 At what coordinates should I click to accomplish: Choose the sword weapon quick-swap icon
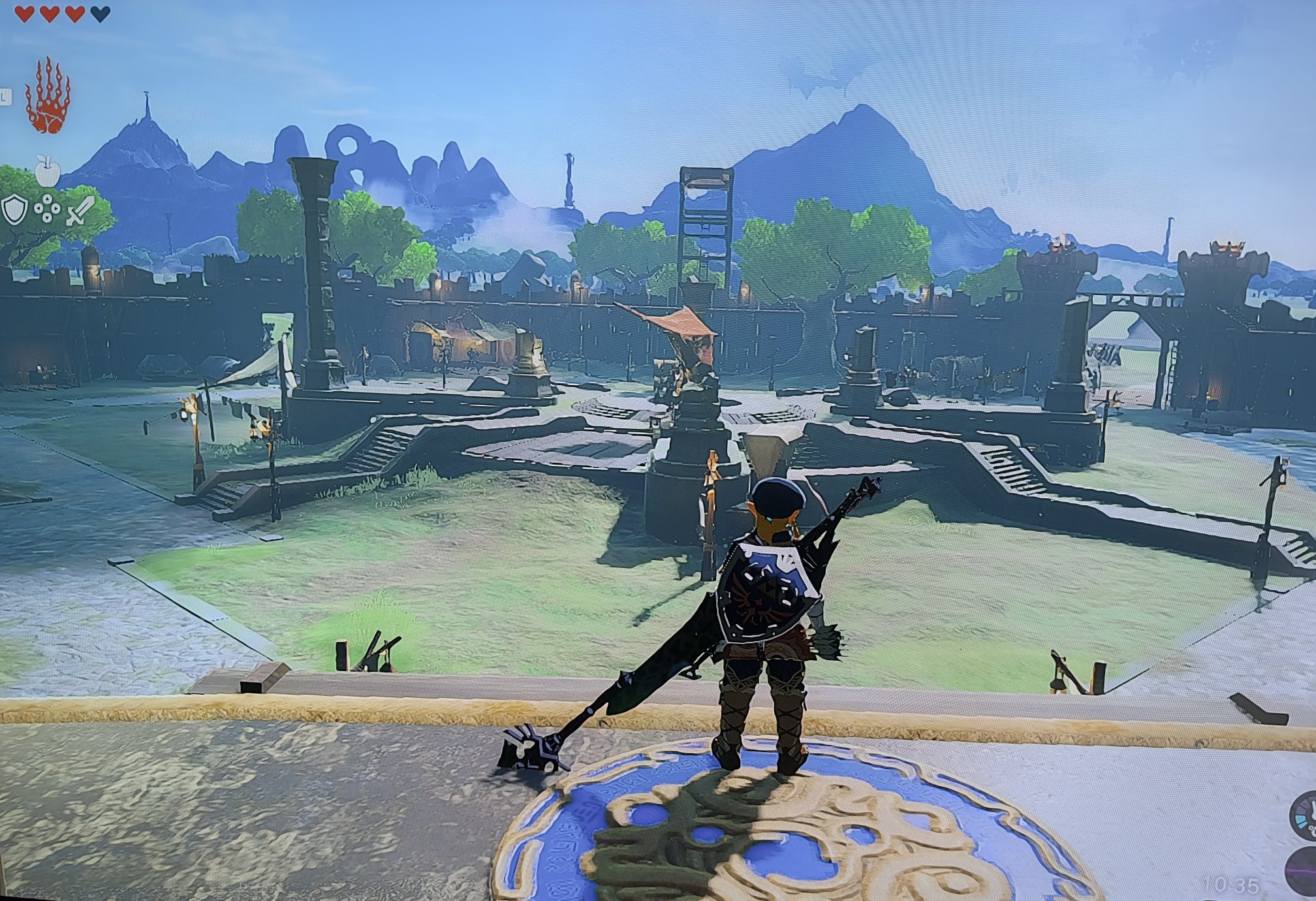pos(78,210)
